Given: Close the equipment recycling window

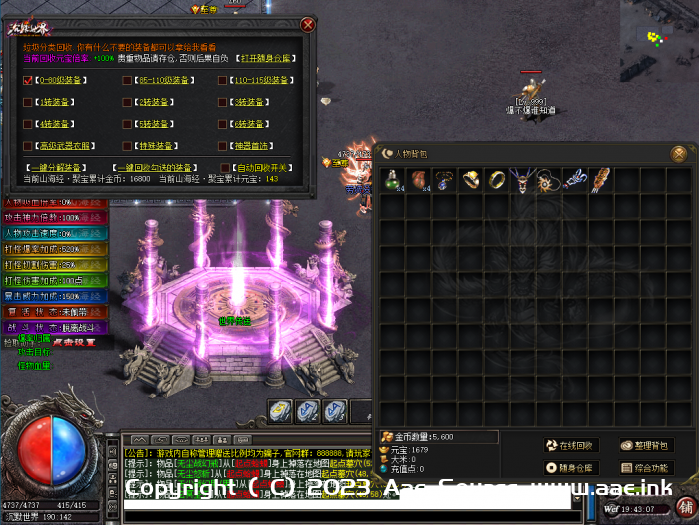Looking at the screenshot, I should 308,24.
